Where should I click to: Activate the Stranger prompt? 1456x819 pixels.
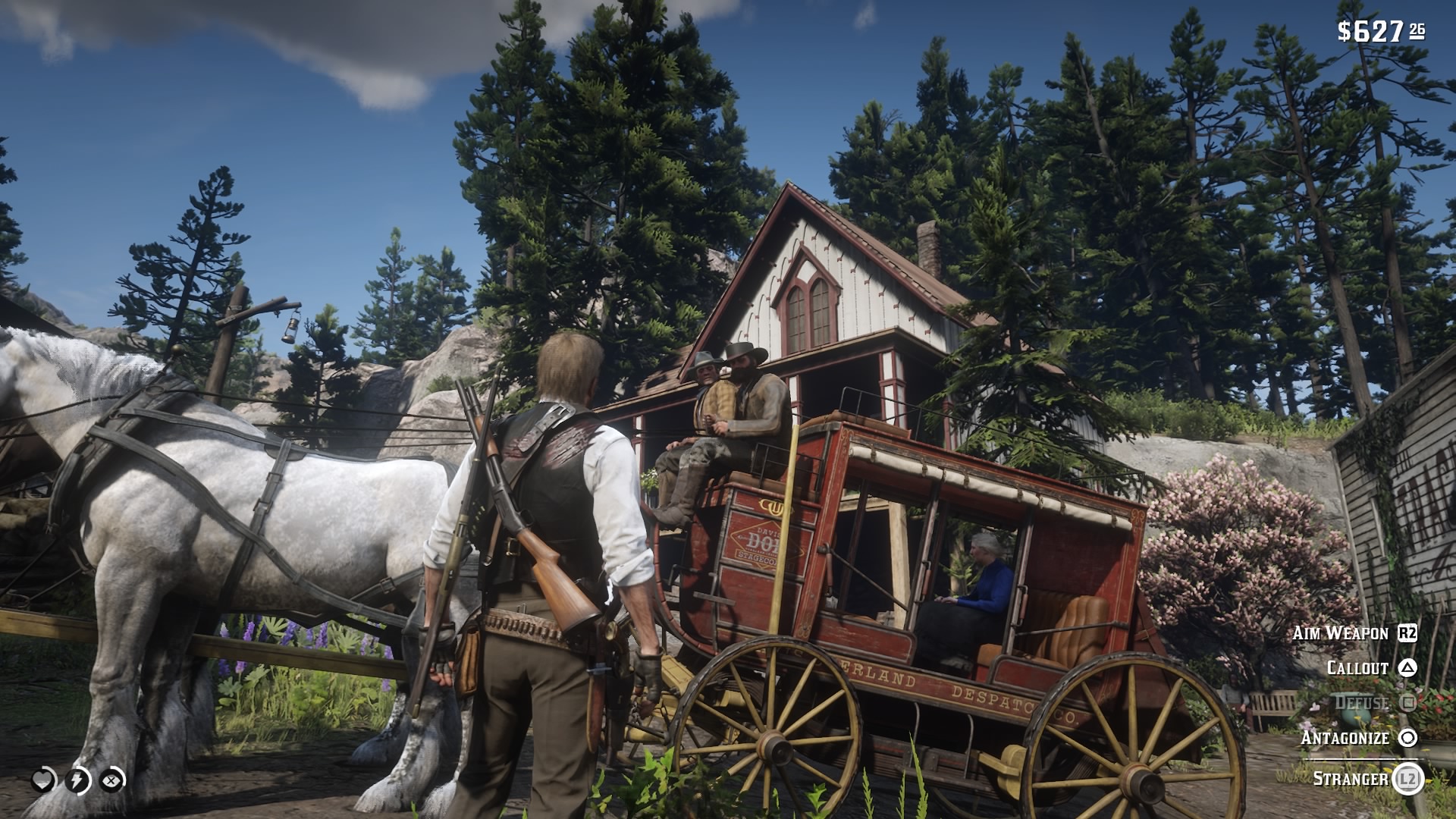coord(1350,777)
